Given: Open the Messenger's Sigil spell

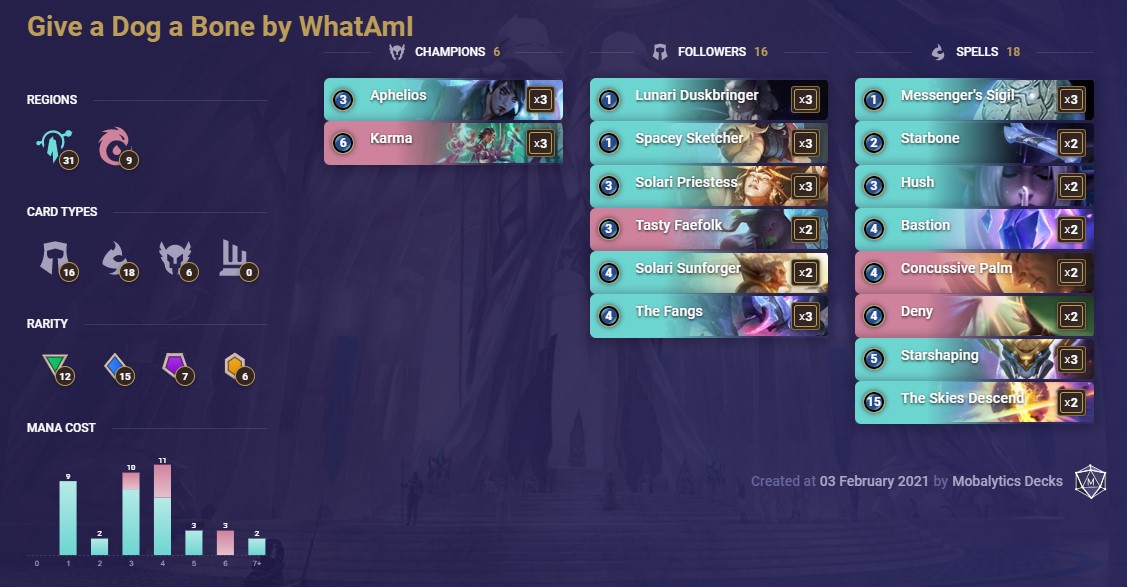Looking at the screenshot, I should [x=974, y=100].
